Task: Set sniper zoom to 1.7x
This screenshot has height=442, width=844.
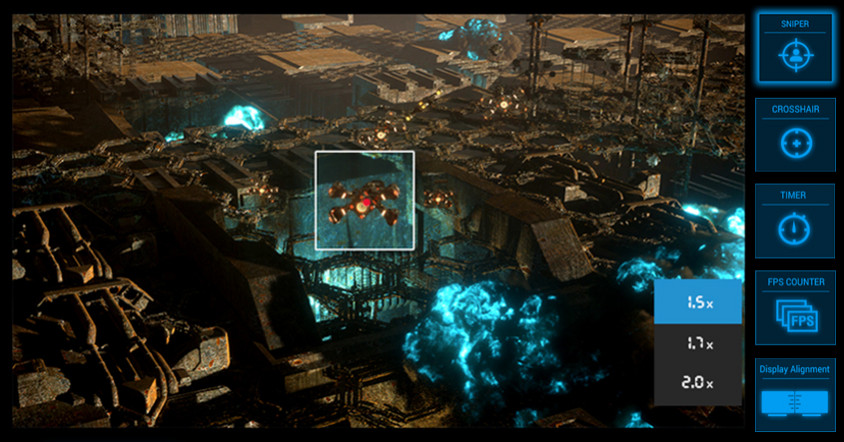Action: (698, 343)
